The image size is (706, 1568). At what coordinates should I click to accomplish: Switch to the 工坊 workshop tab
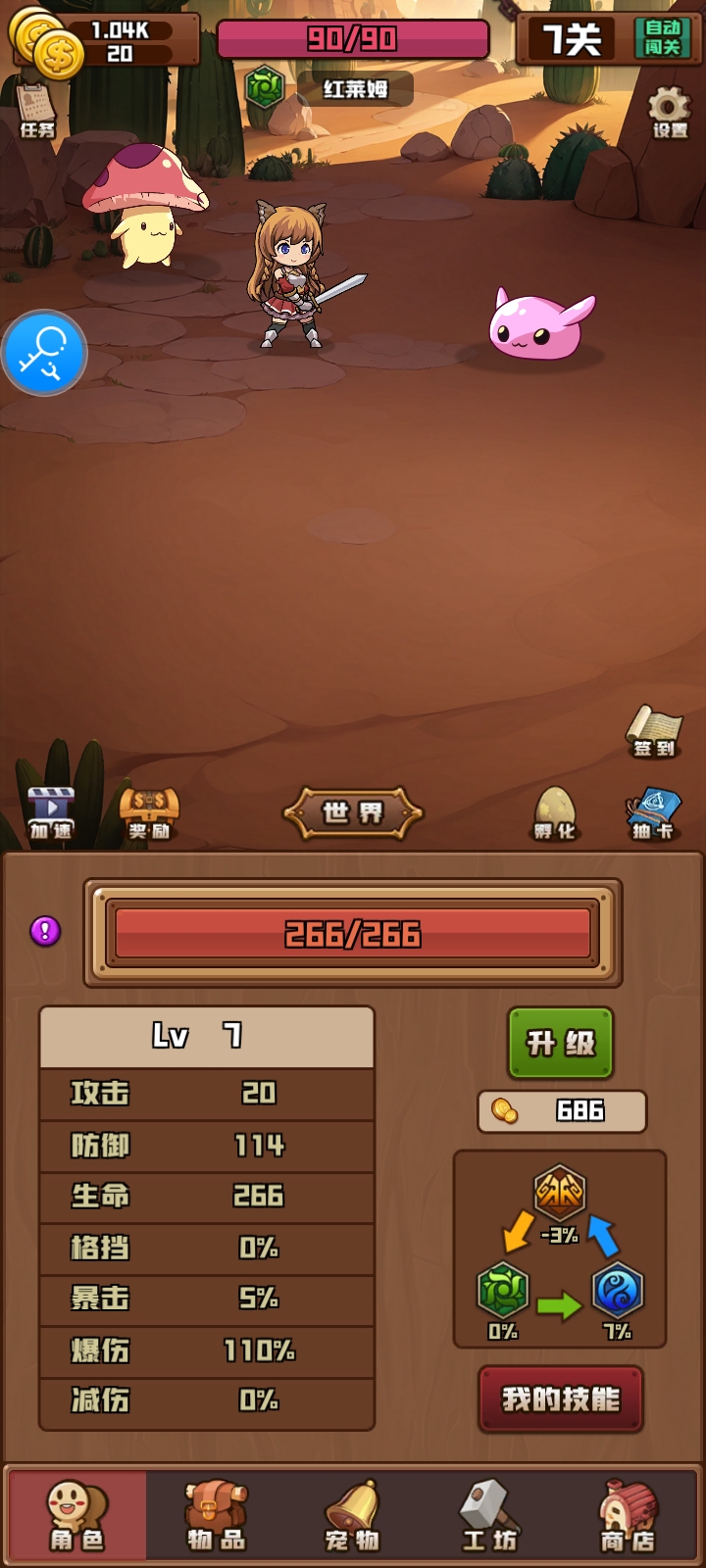[488, 1515]
